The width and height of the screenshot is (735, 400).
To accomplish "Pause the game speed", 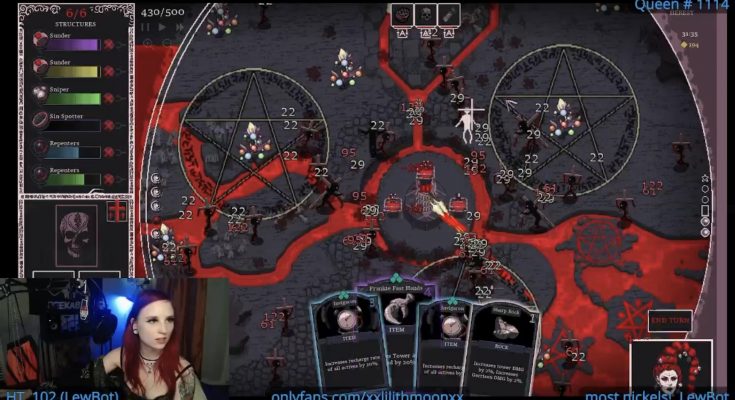I will pyautogui.click(x=146, y=27).
